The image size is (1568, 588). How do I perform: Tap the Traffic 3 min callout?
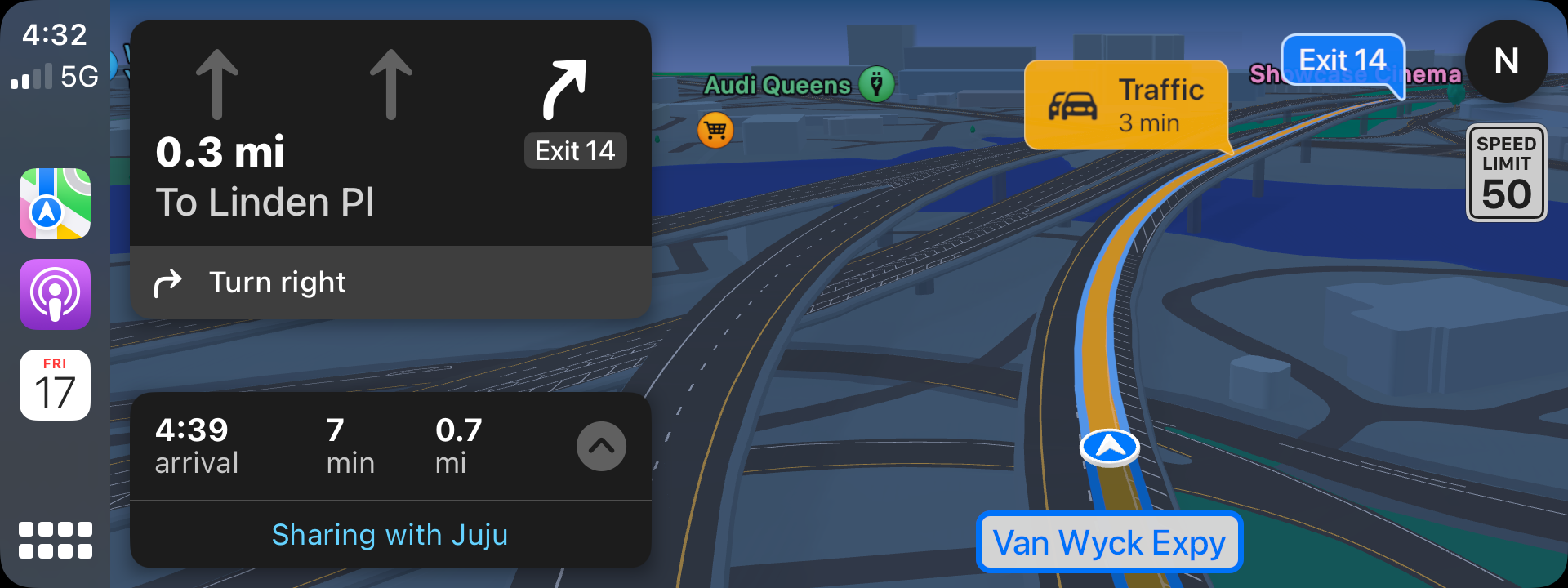1126,105
